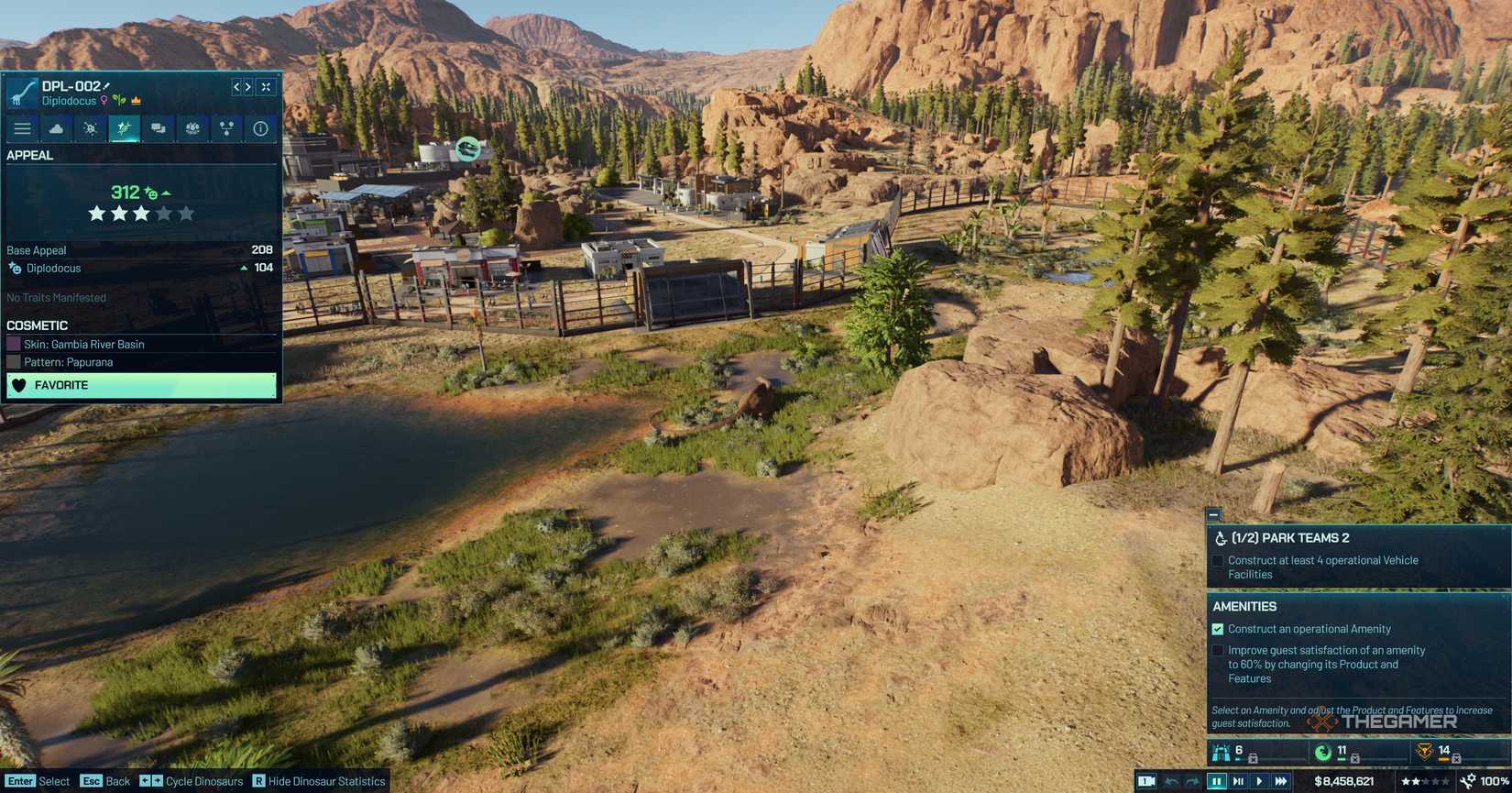Check the Construct 4 Vehicle Facilities objective

point(1218,560)
